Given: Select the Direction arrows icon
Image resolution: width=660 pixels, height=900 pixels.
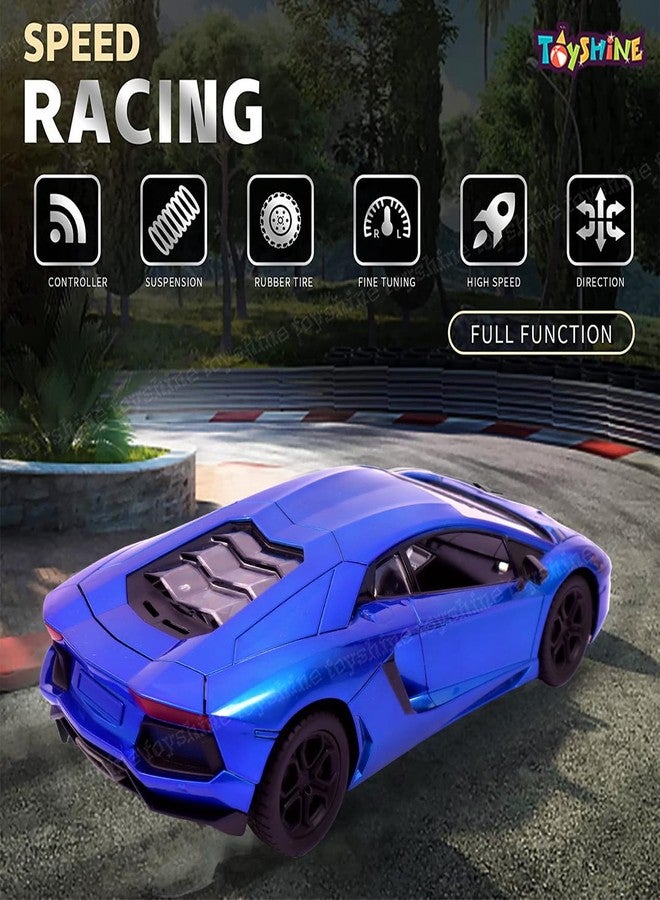Looking at the screenshot, I should point(600,220).
